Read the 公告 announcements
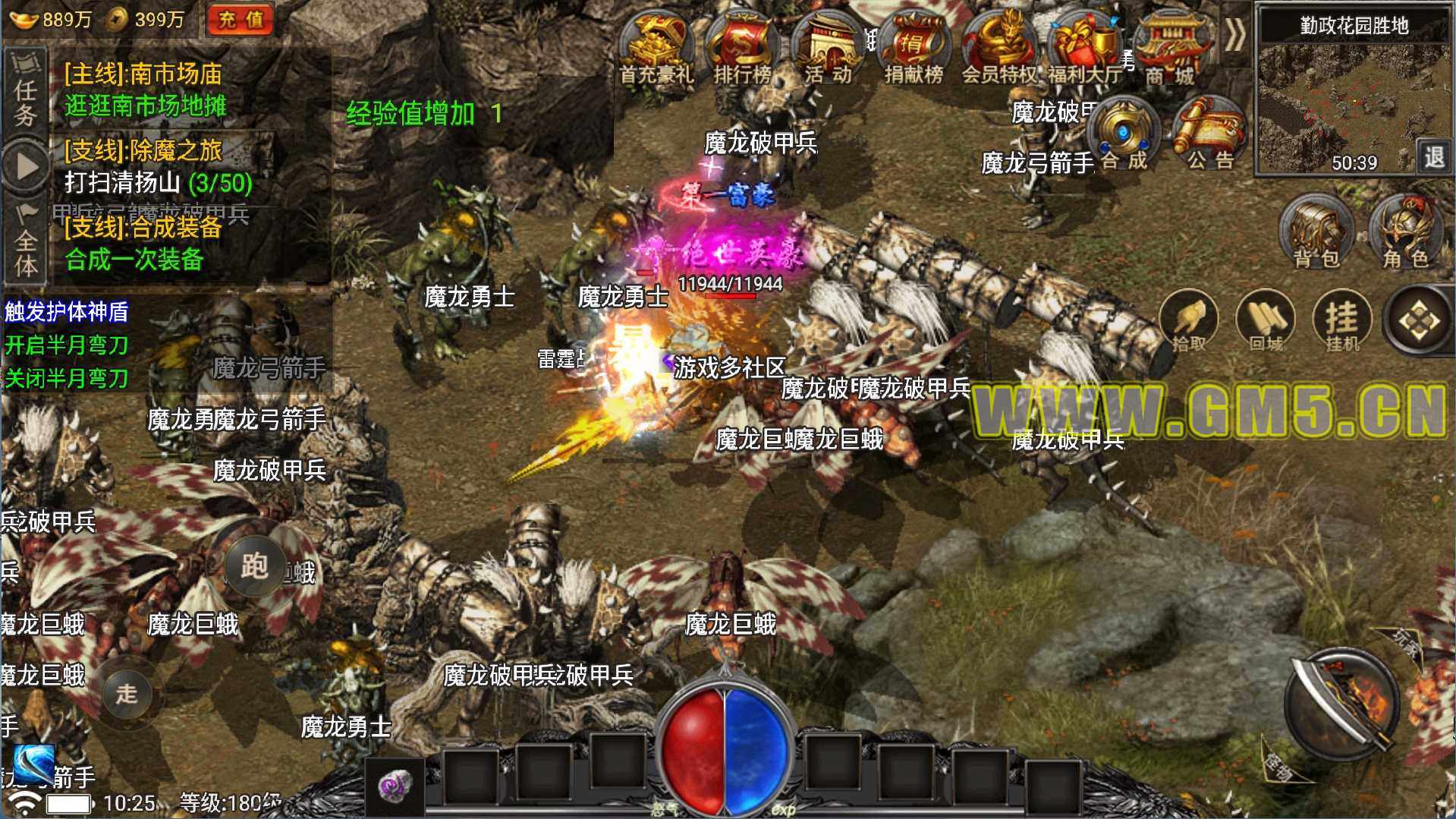This screenshot has height=819, width=1456. (x=1209, y=137)
